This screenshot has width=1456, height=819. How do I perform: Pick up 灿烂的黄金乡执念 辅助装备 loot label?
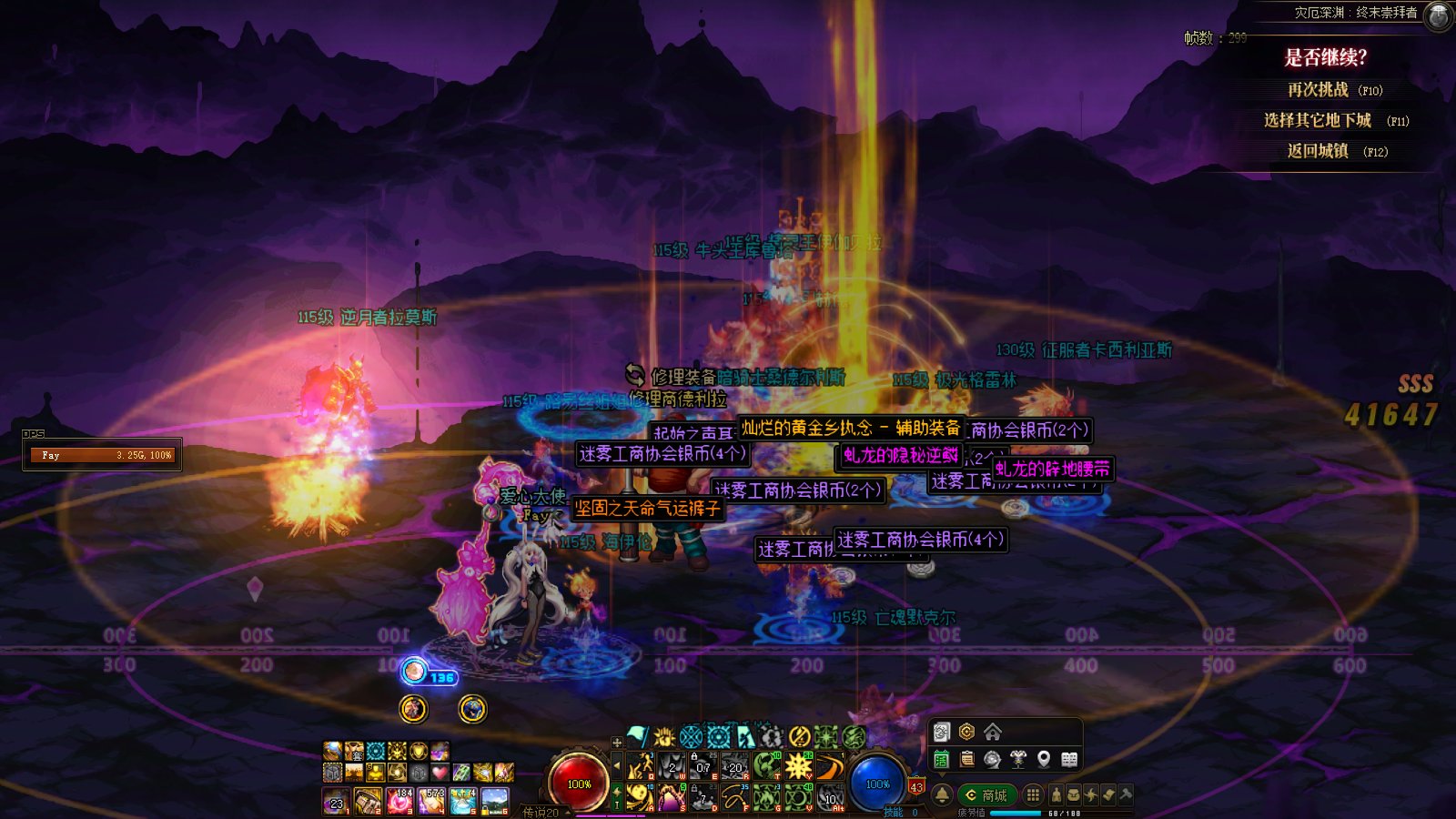click(x=851, y=428)
